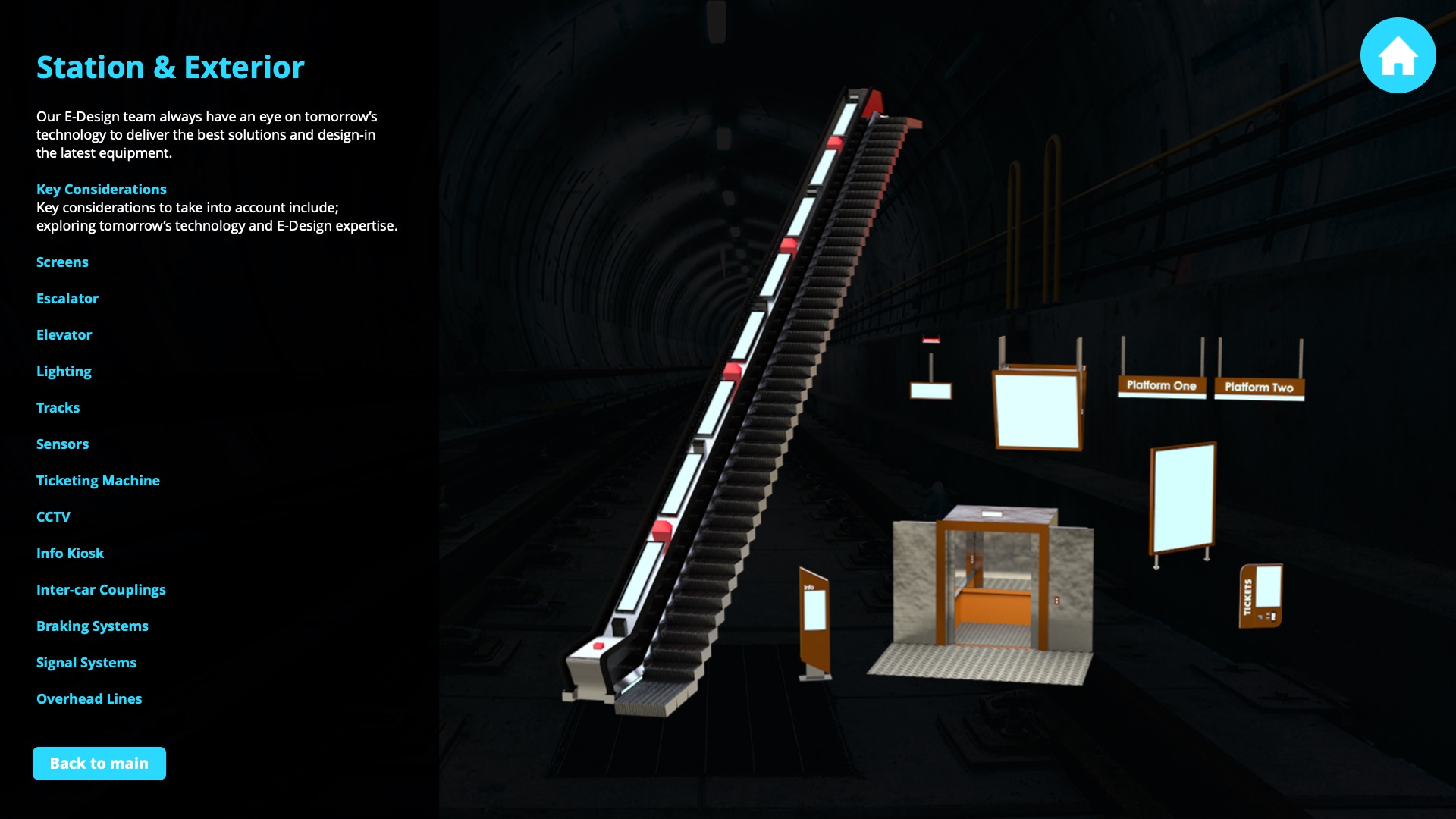View the Ticketing Machine entry
1456x819 pixels.
coord(98,481)
